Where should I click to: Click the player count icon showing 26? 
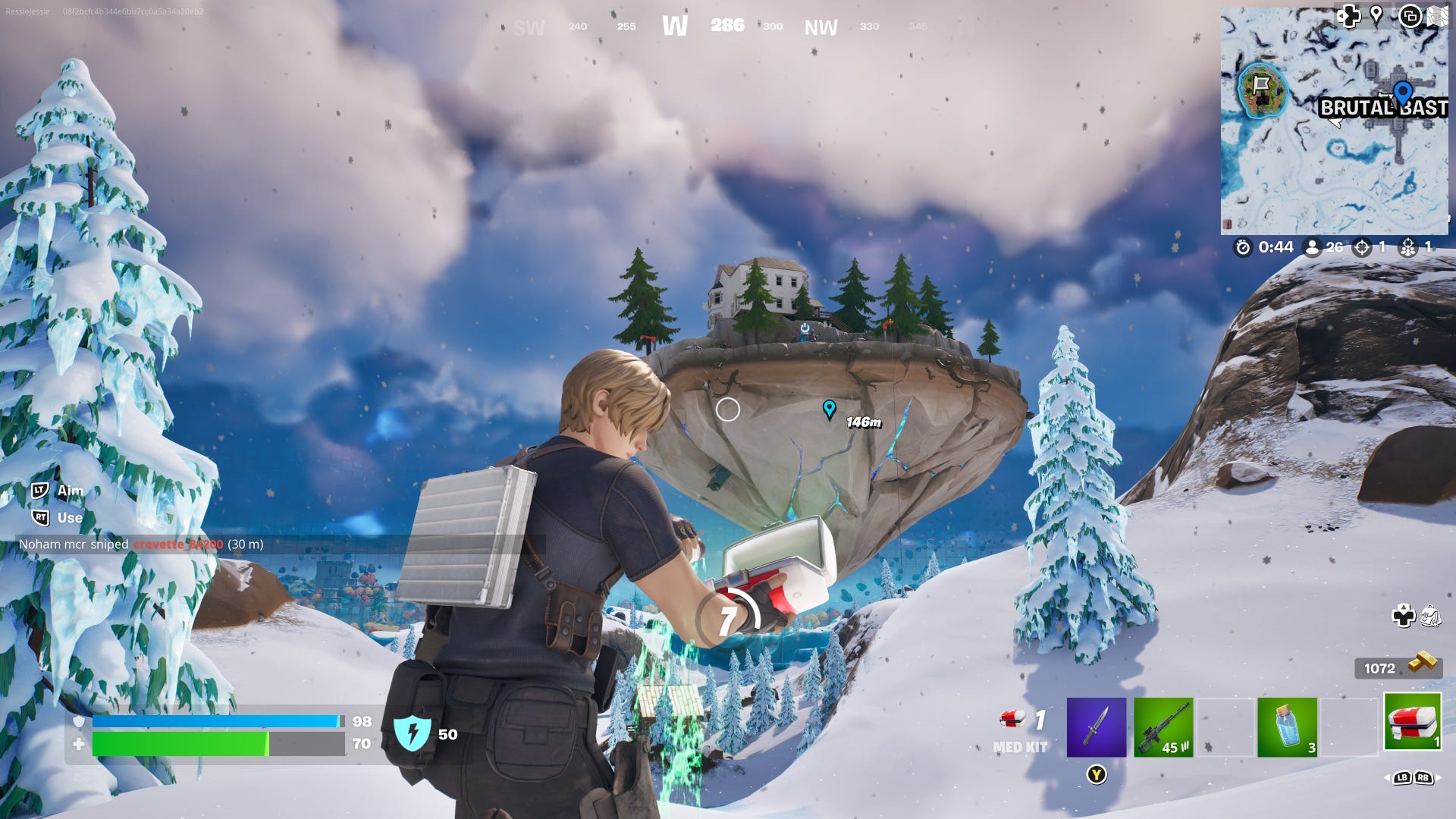click(x=1313, y=247)
